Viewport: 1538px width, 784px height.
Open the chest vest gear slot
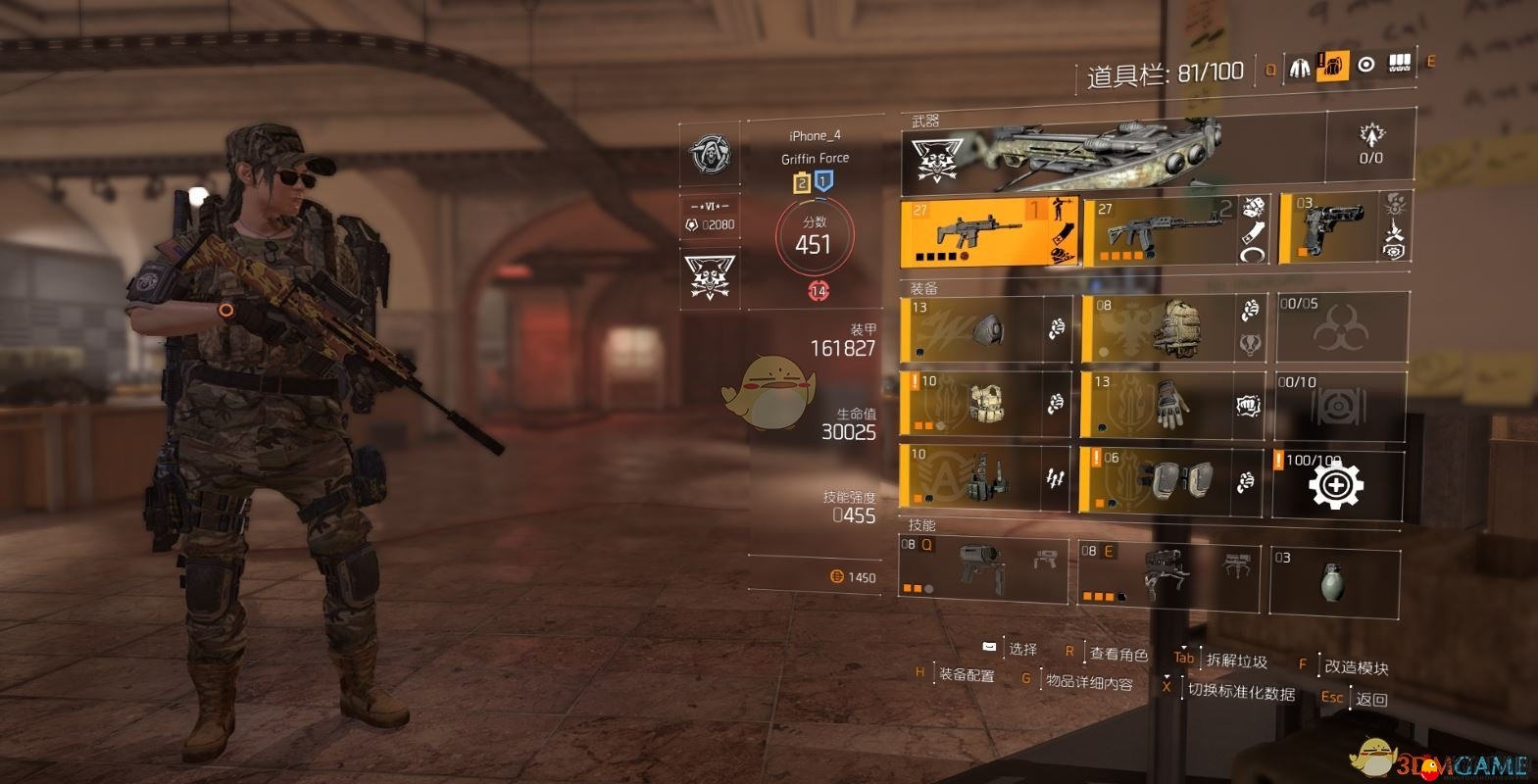(x=985, y=404)
